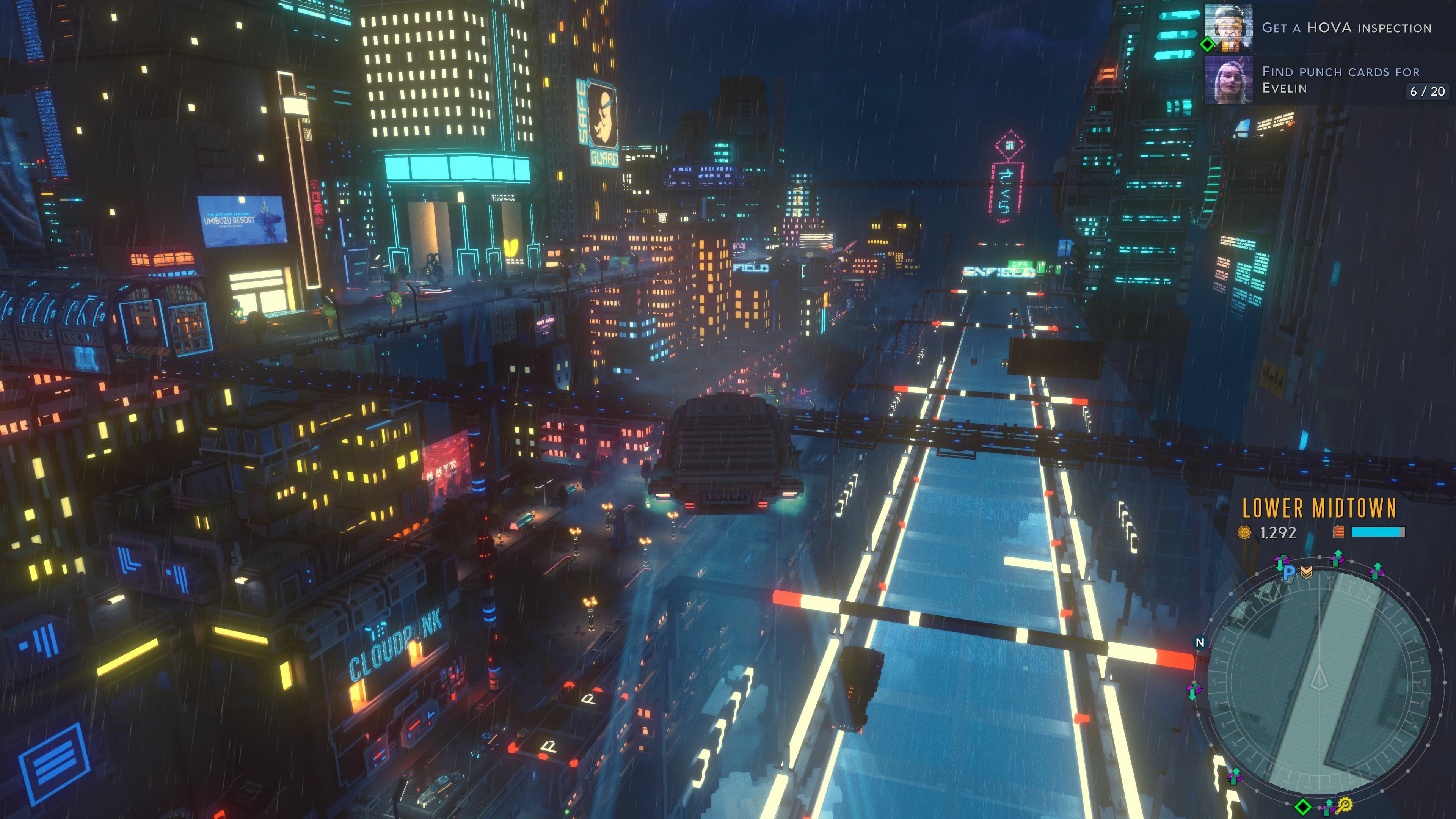Click the orange chevron icon at the compass top
The image size is (1456, 819).
pyautogui.click(x=1307, y=573)
